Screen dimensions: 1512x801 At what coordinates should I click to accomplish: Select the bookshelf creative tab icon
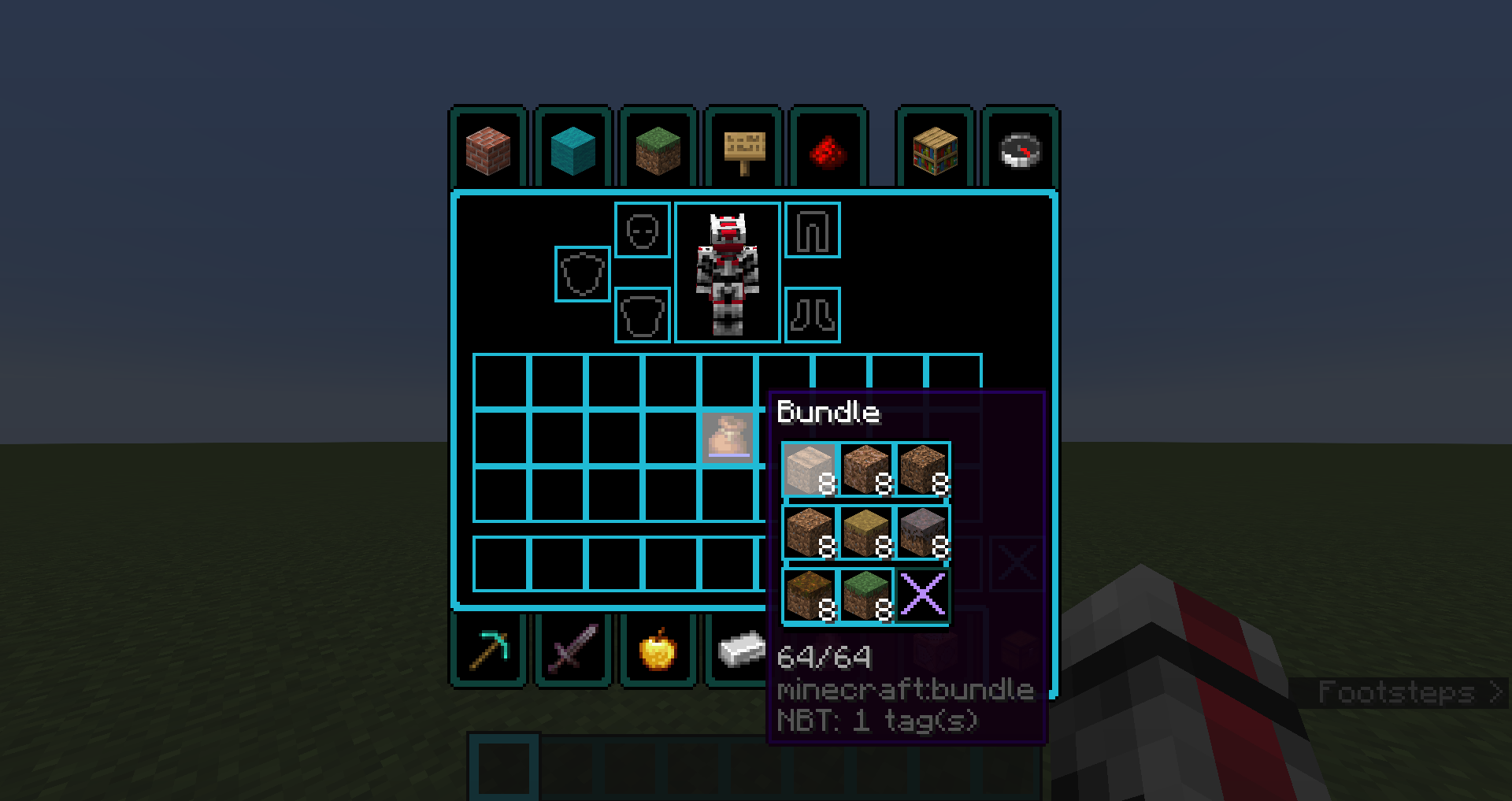pos(935,150)
